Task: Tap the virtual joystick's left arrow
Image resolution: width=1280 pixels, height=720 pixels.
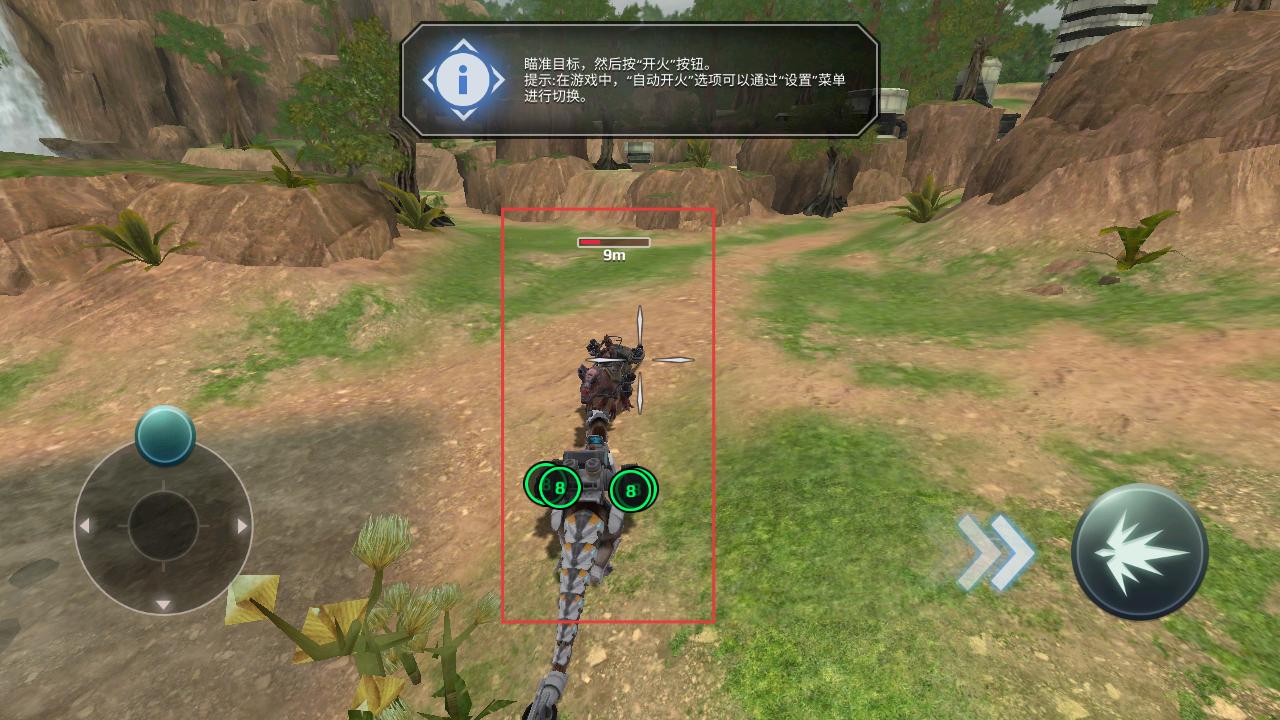Action: 85,526
